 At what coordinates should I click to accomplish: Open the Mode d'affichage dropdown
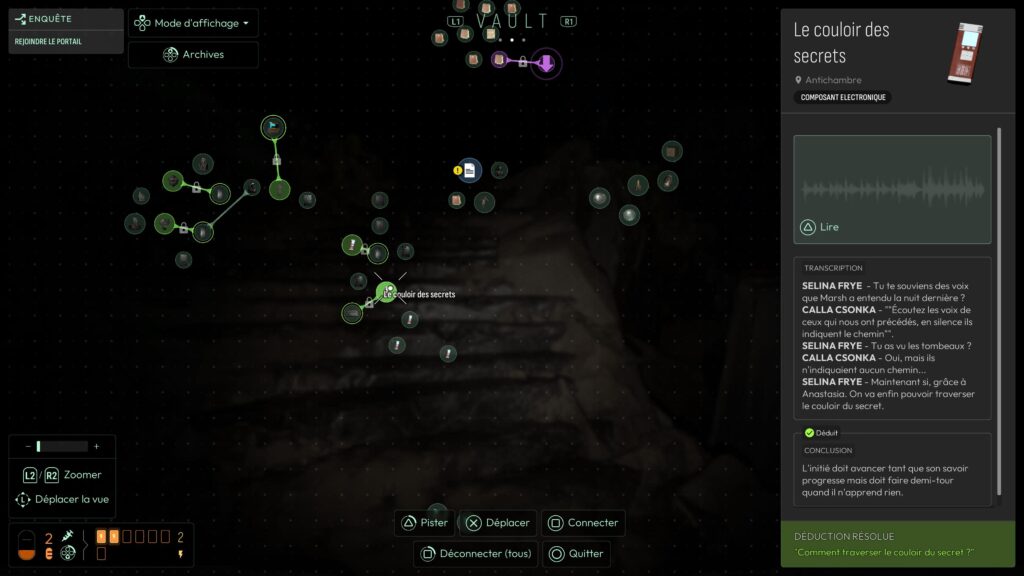point(193,23)
